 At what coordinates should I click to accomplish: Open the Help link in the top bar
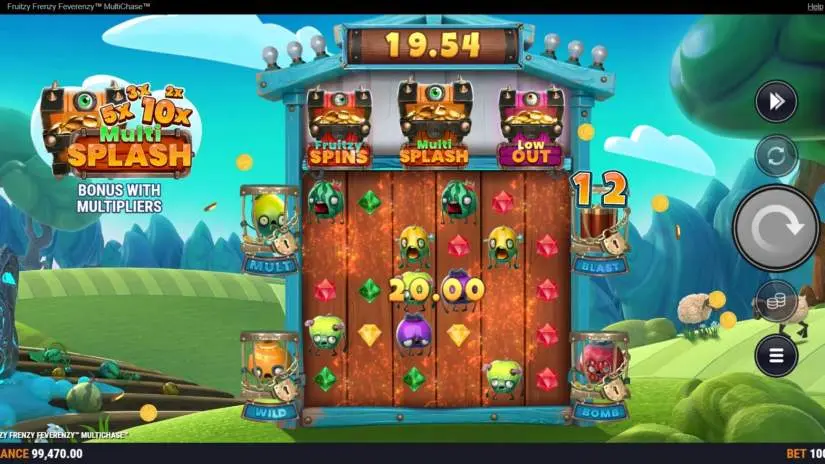point(815,6)
